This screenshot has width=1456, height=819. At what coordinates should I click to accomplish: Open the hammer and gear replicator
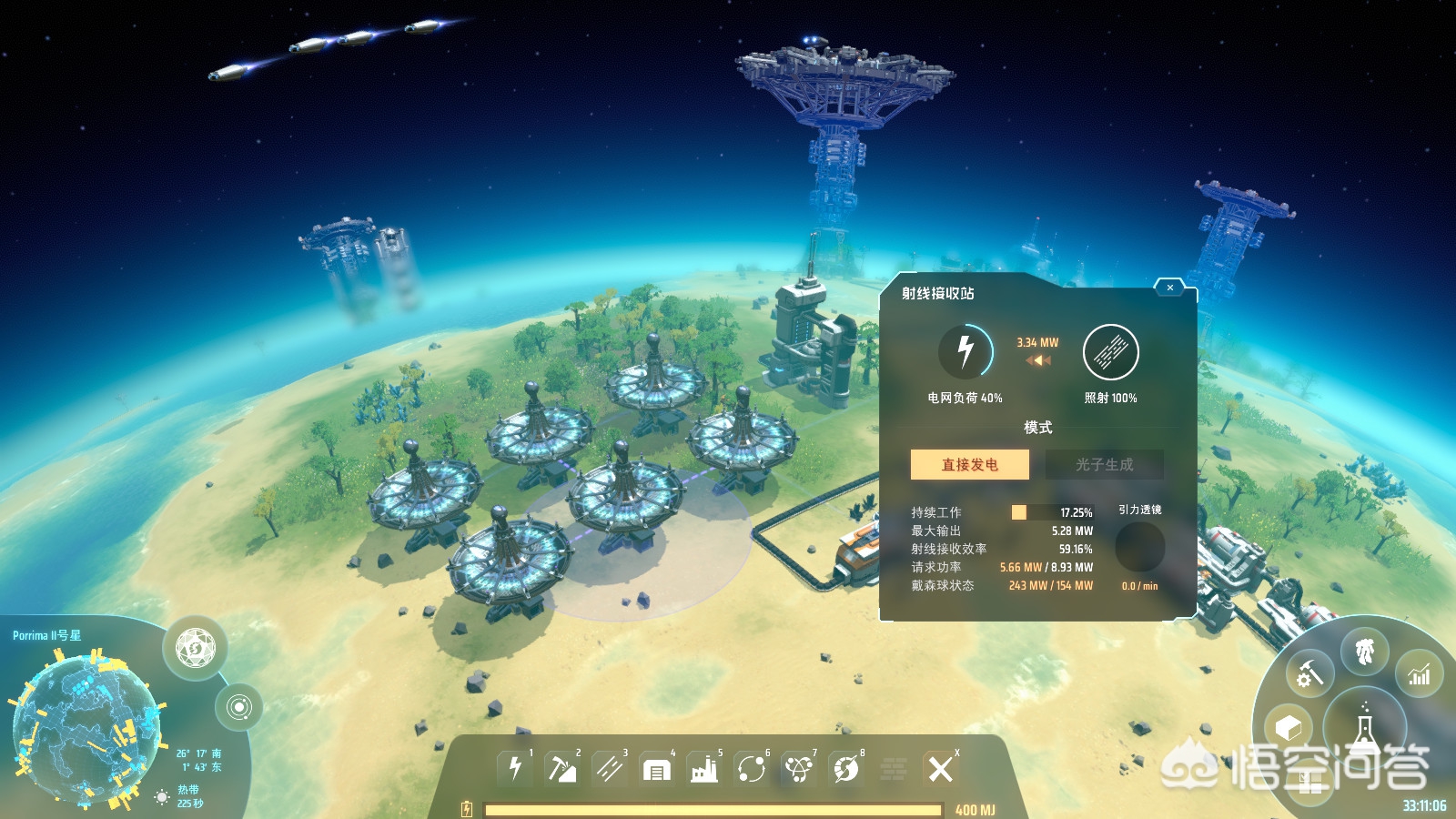pyautogui.click(x=1309, y=675)
